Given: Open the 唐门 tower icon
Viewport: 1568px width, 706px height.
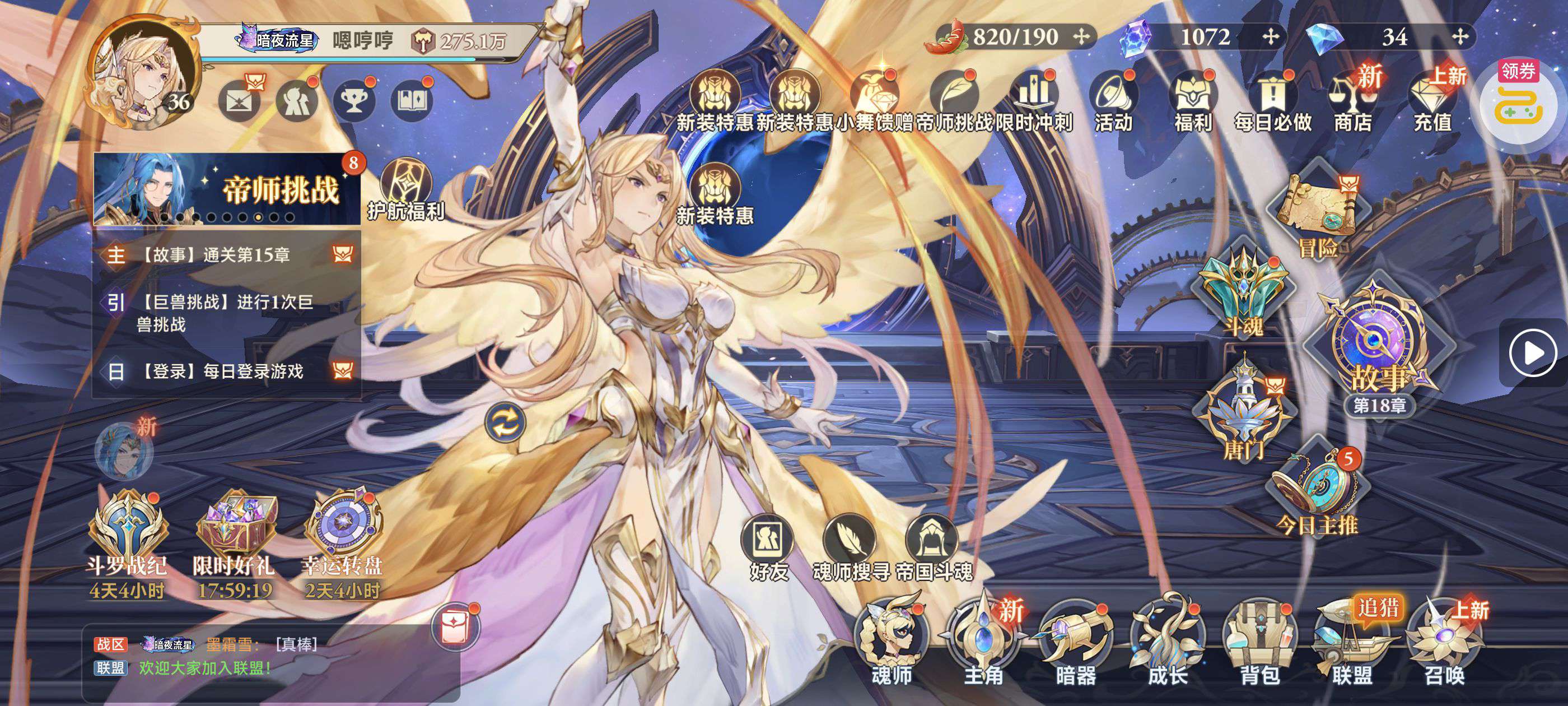Looking at the screenshot, I should click(1244, 408).
